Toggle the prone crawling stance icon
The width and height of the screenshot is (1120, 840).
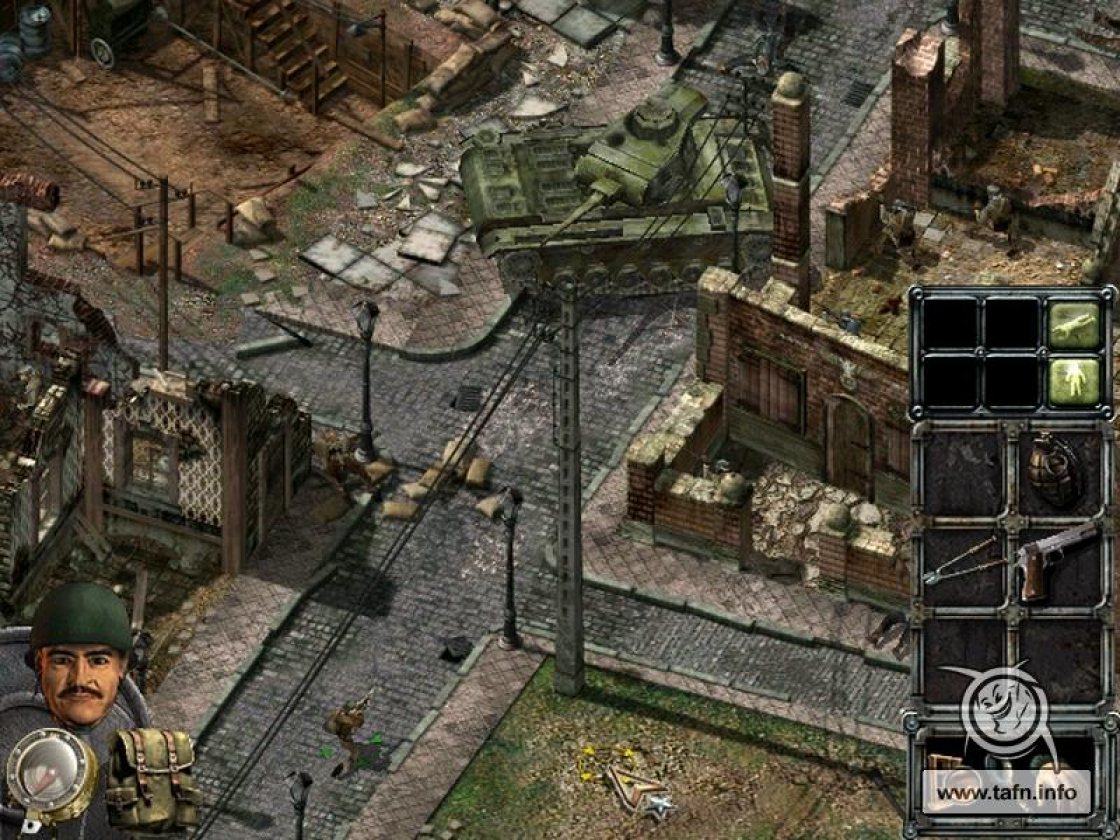point(1074,325)
